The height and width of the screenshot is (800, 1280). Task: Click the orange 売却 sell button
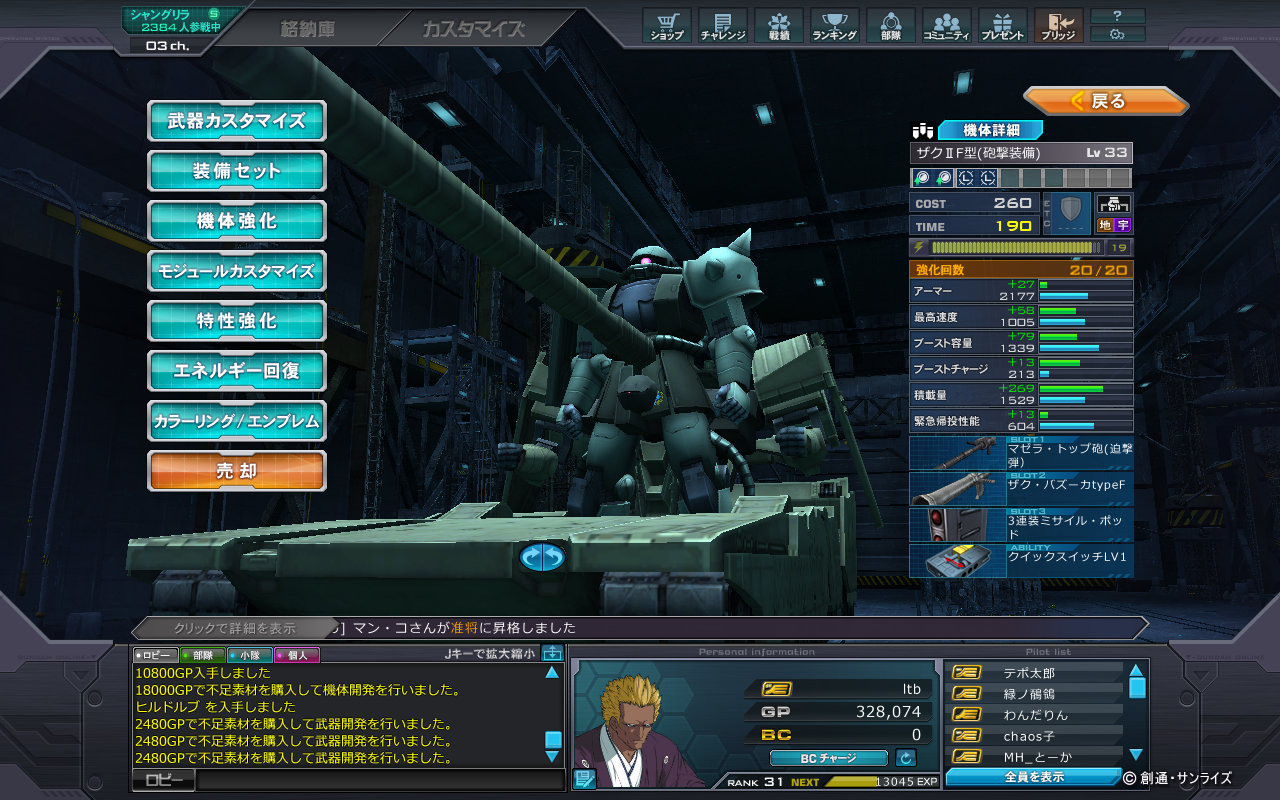tap(237, 471)
